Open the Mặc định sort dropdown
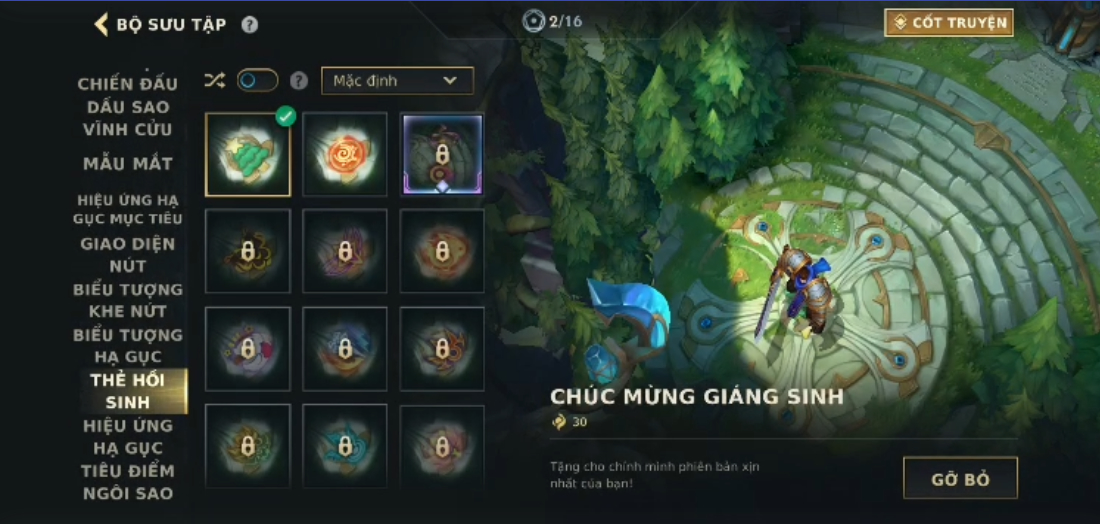This screenshot has height=524, width=1100. pos(397,81)
